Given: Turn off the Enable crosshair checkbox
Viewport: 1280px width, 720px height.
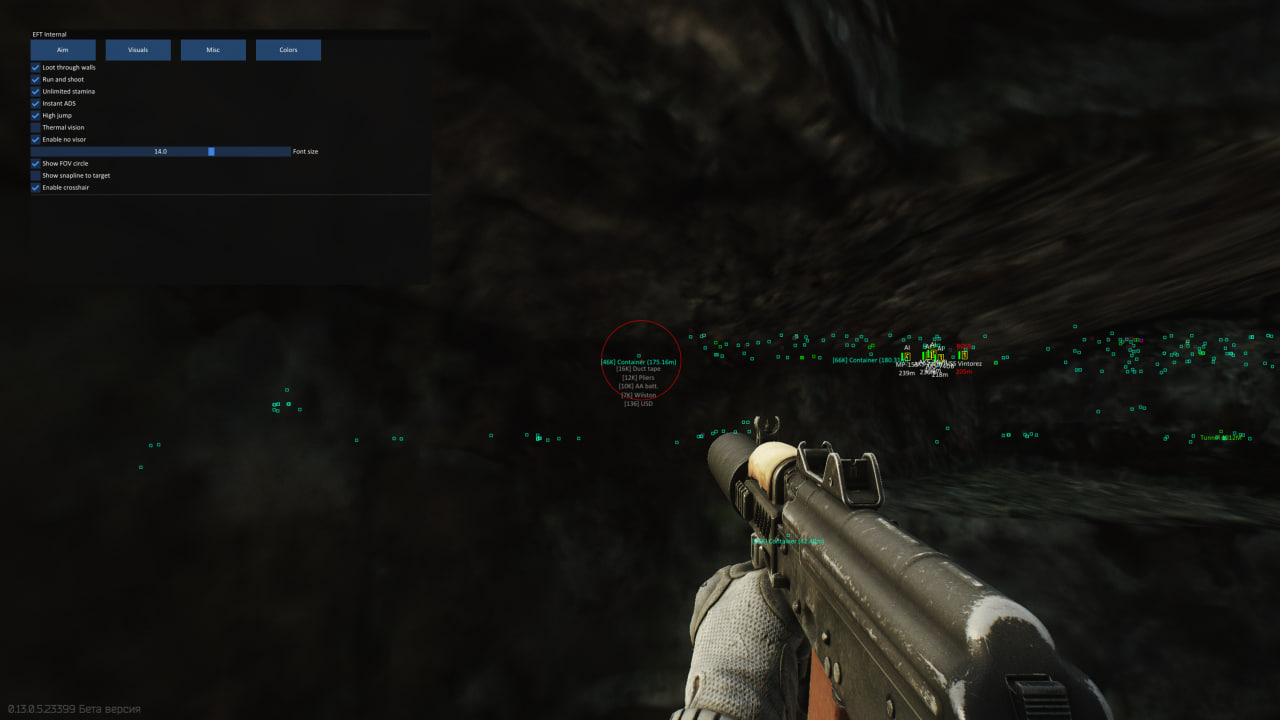Looking at the screenshot, I should point(36,188).
